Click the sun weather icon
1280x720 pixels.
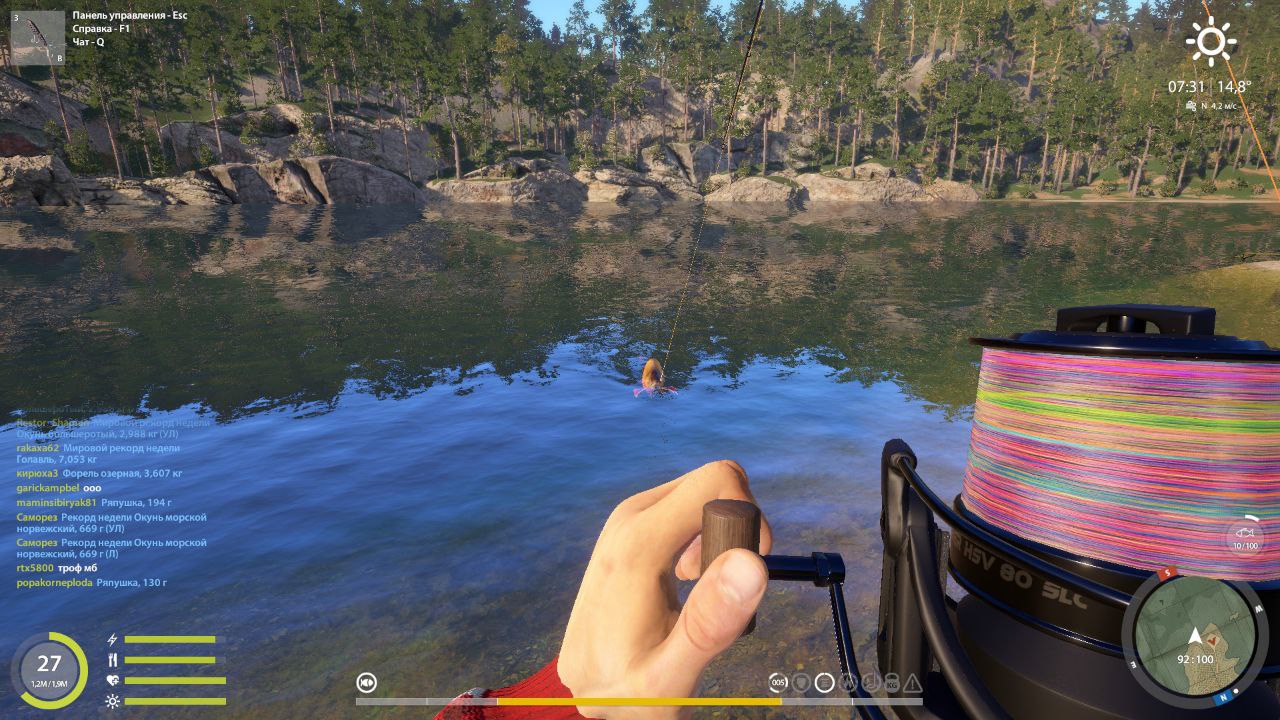coord(1210,42)
